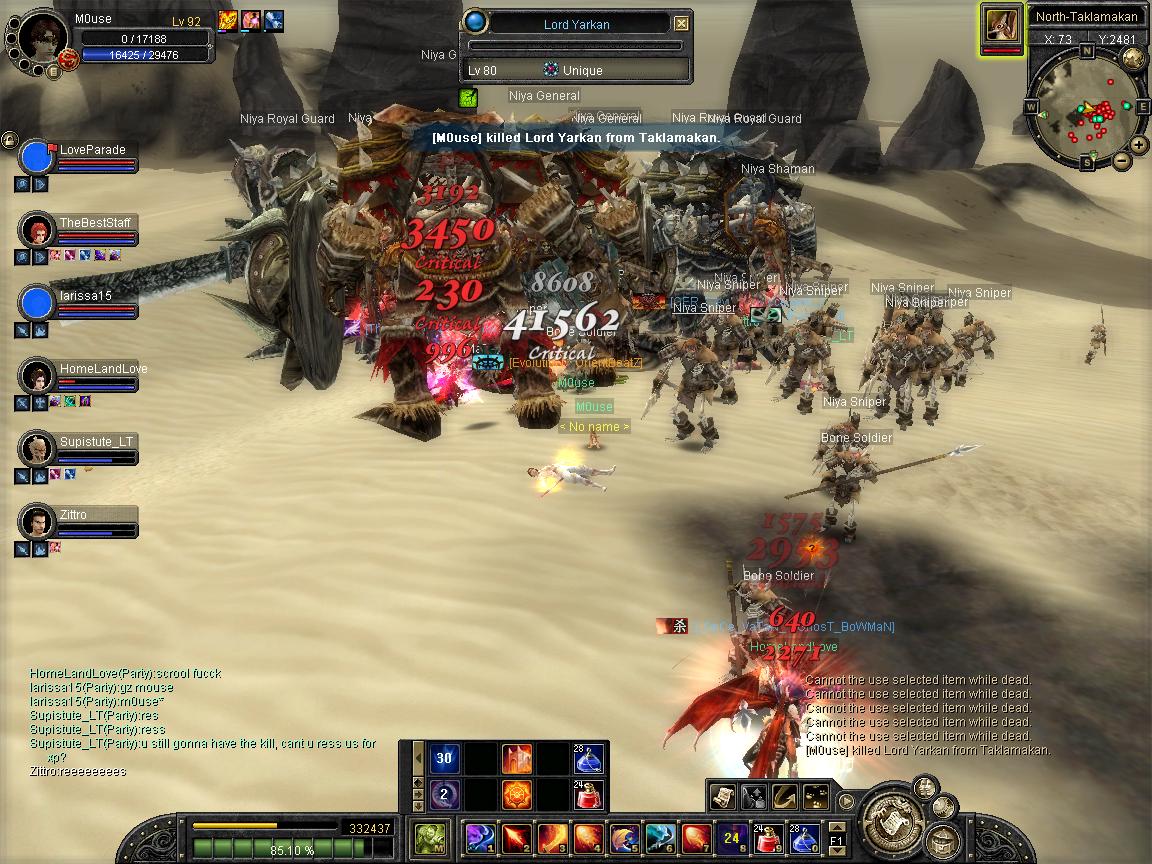
Task: Close the Lord Yarkan target window
Action: coord(681,23)
